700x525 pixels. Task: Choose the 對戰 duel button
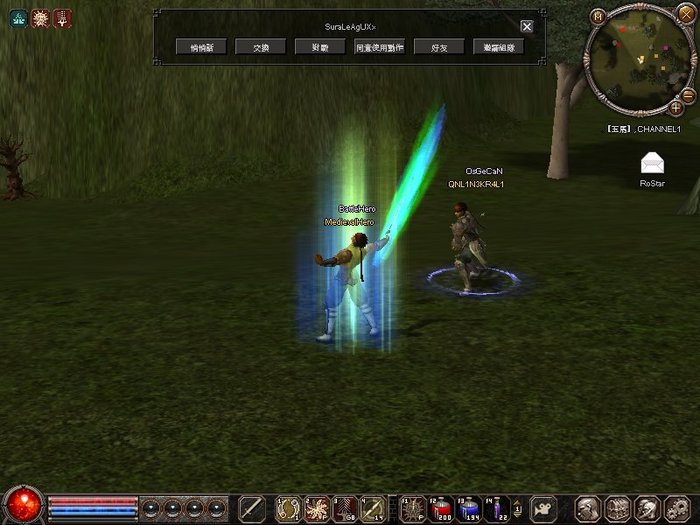(x=320, y=47)
